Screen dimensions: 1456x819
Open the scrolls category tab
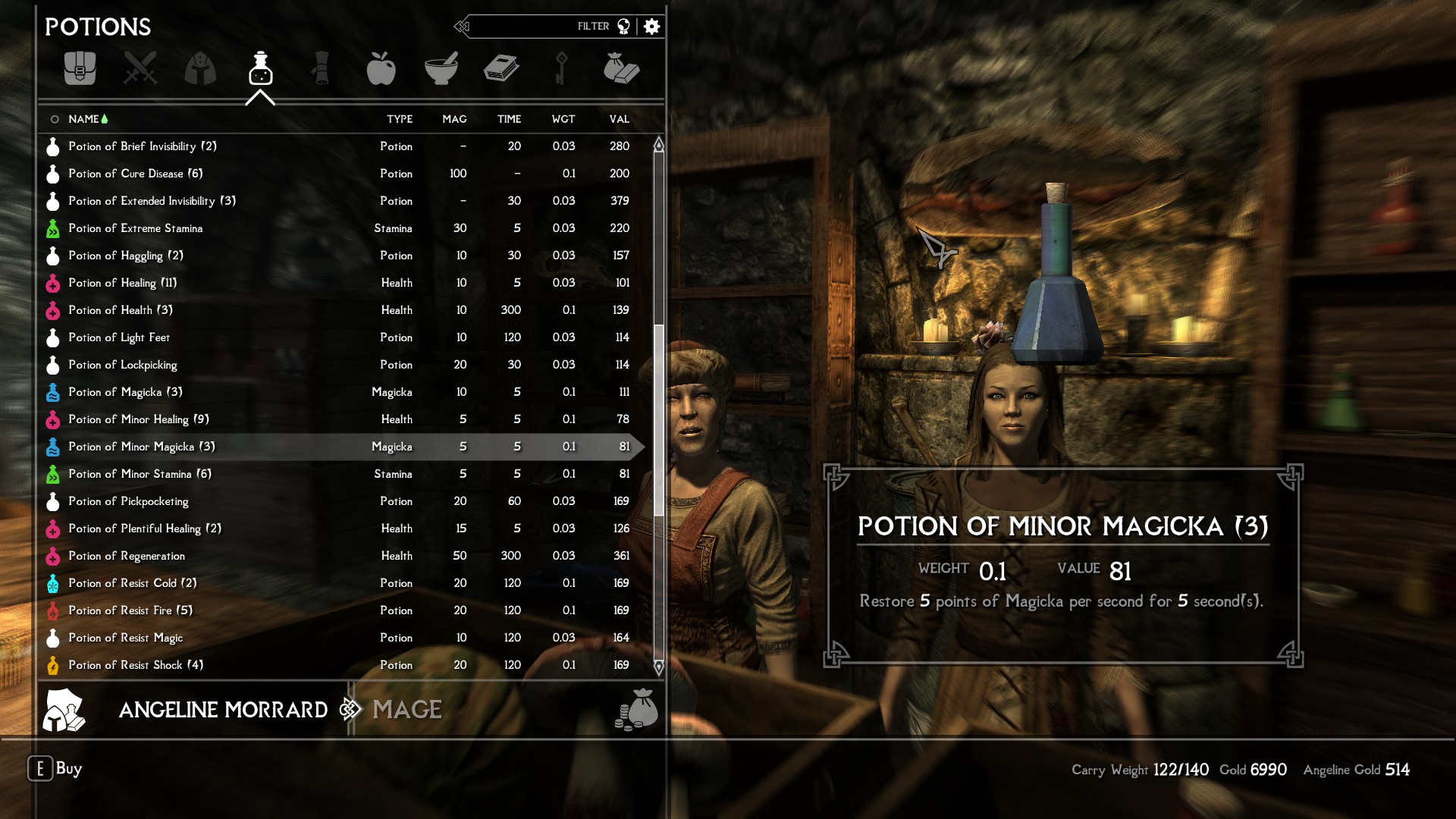(x=321, y=68)
